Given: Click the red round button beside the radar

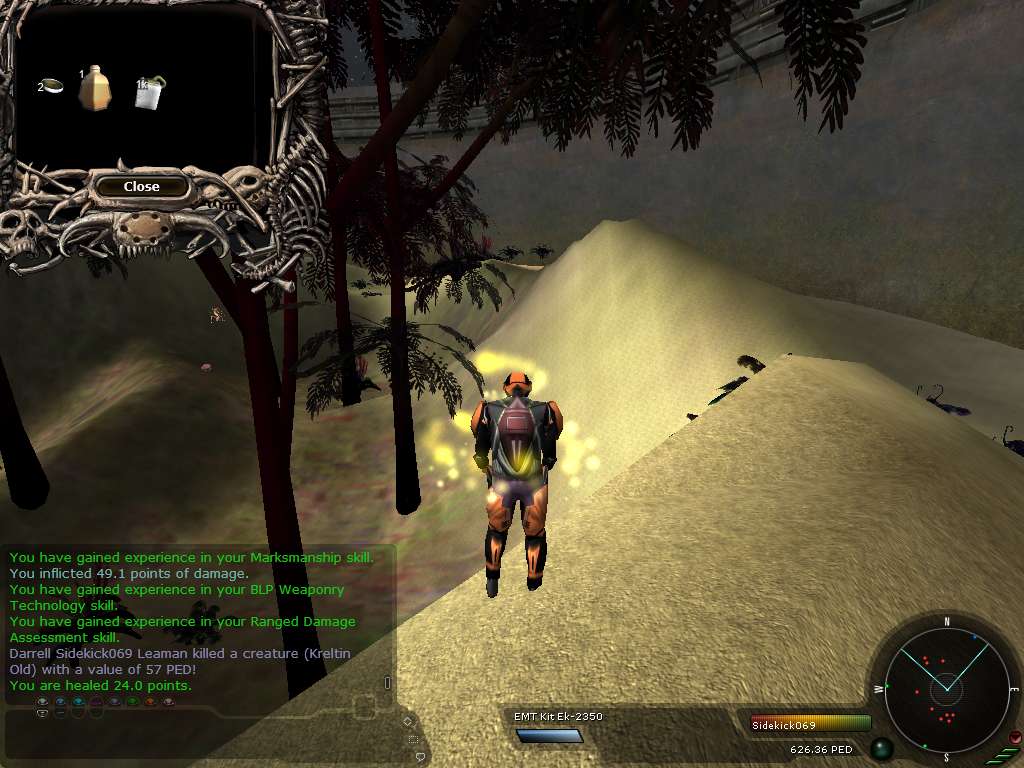Looking at the screenshot, I should 1015,738.
